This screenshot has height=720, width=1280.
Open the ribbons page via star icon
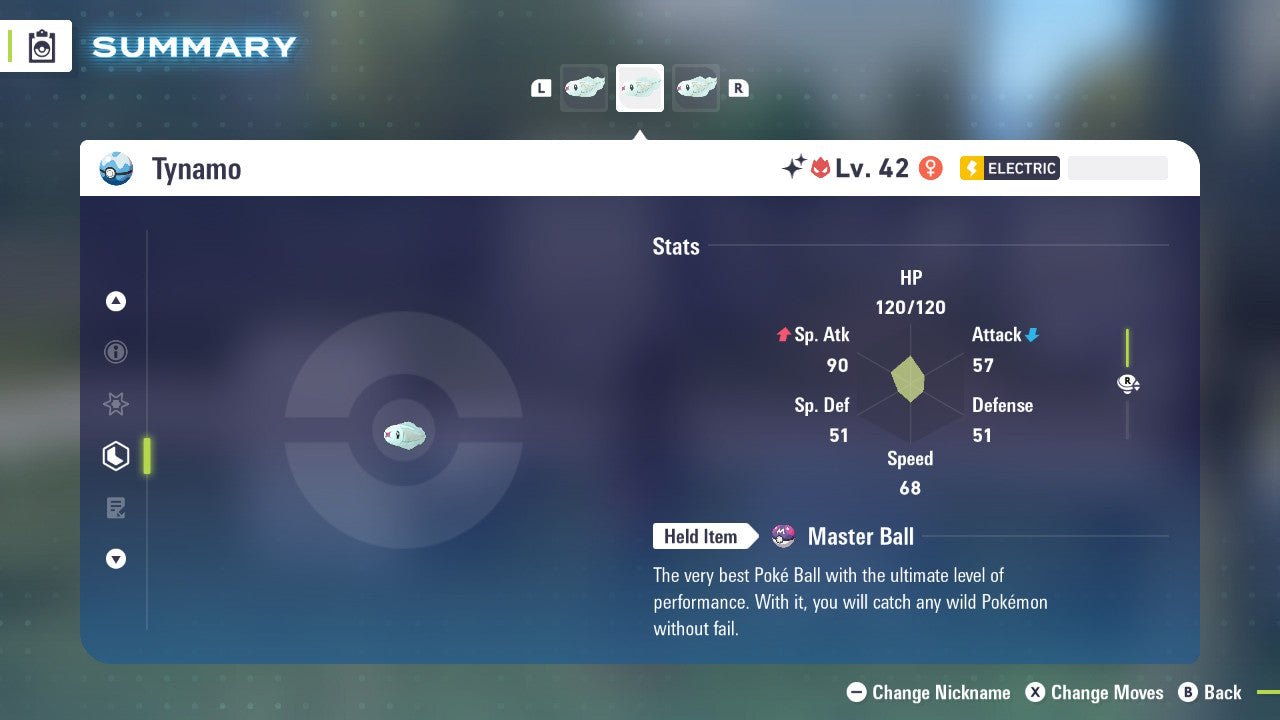click(116, 404)
